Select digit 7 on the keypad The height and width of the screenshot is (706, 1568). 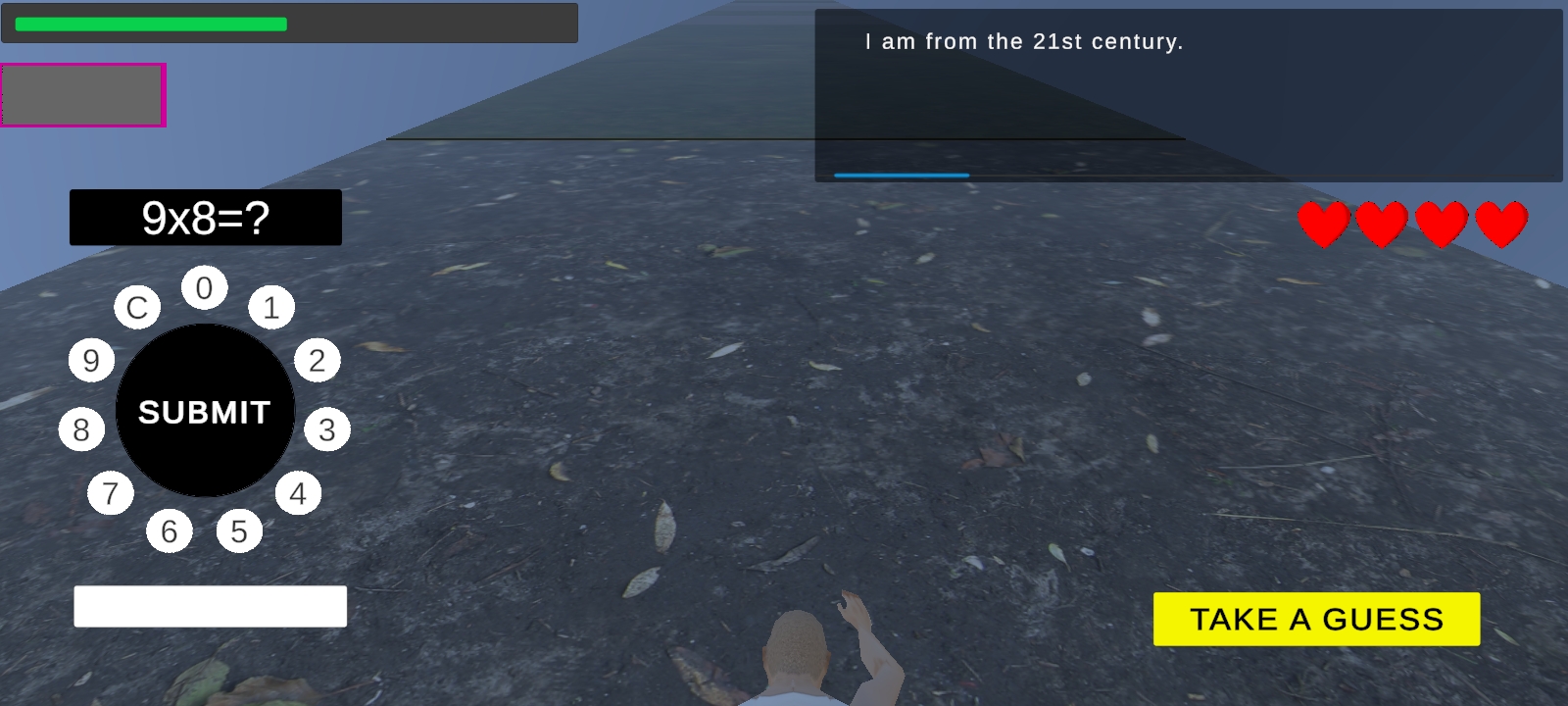pyautogui.click(x=111, y=492)
